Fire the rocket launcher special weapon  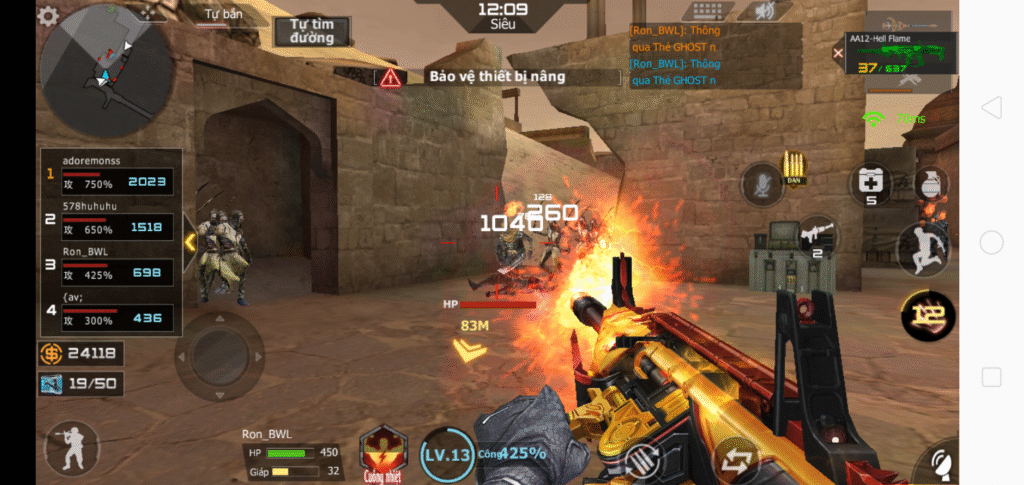[x=815, y=236]
